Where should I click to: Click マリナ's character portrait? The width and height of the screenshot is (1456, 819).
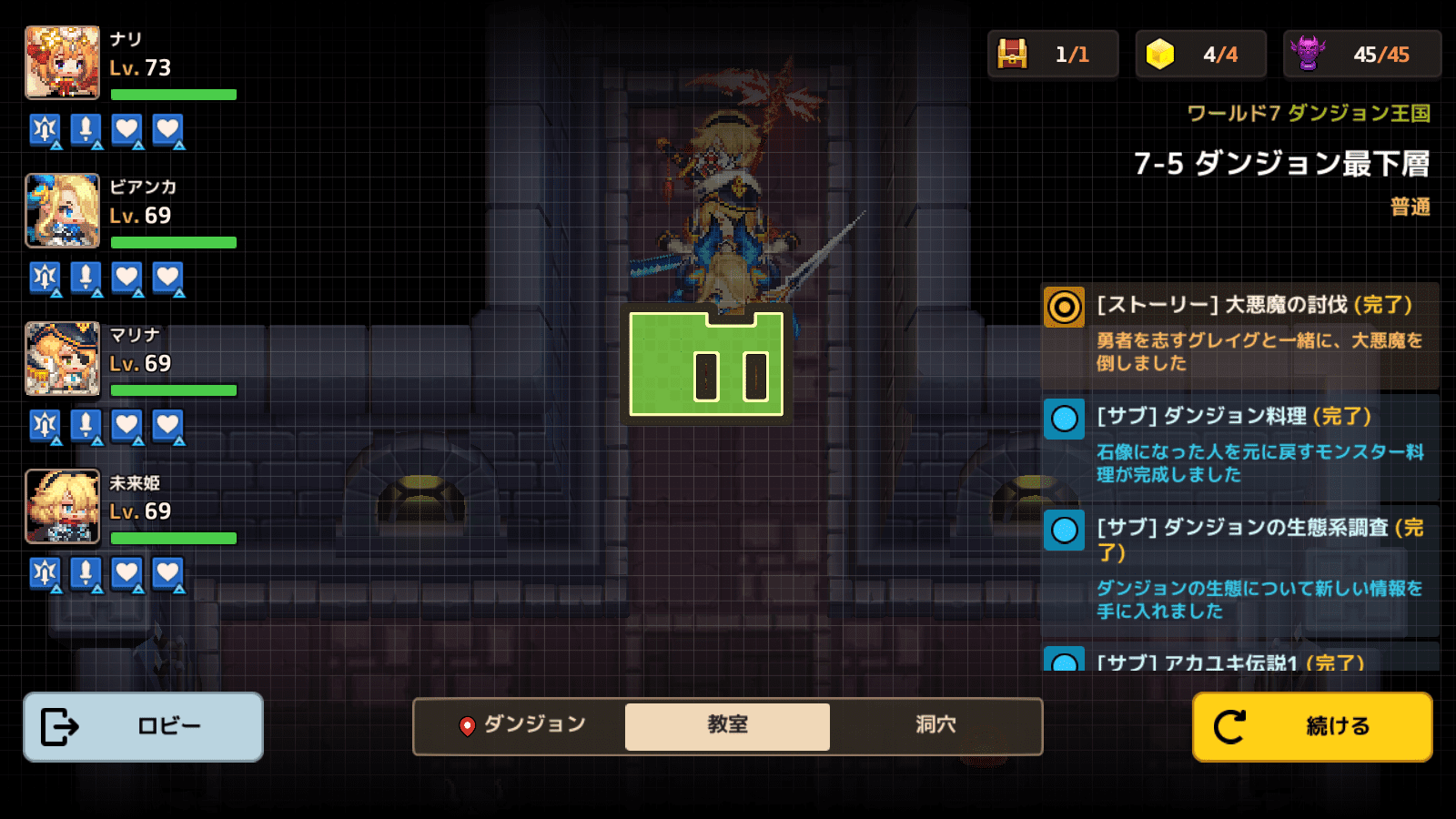pos(63,359)
